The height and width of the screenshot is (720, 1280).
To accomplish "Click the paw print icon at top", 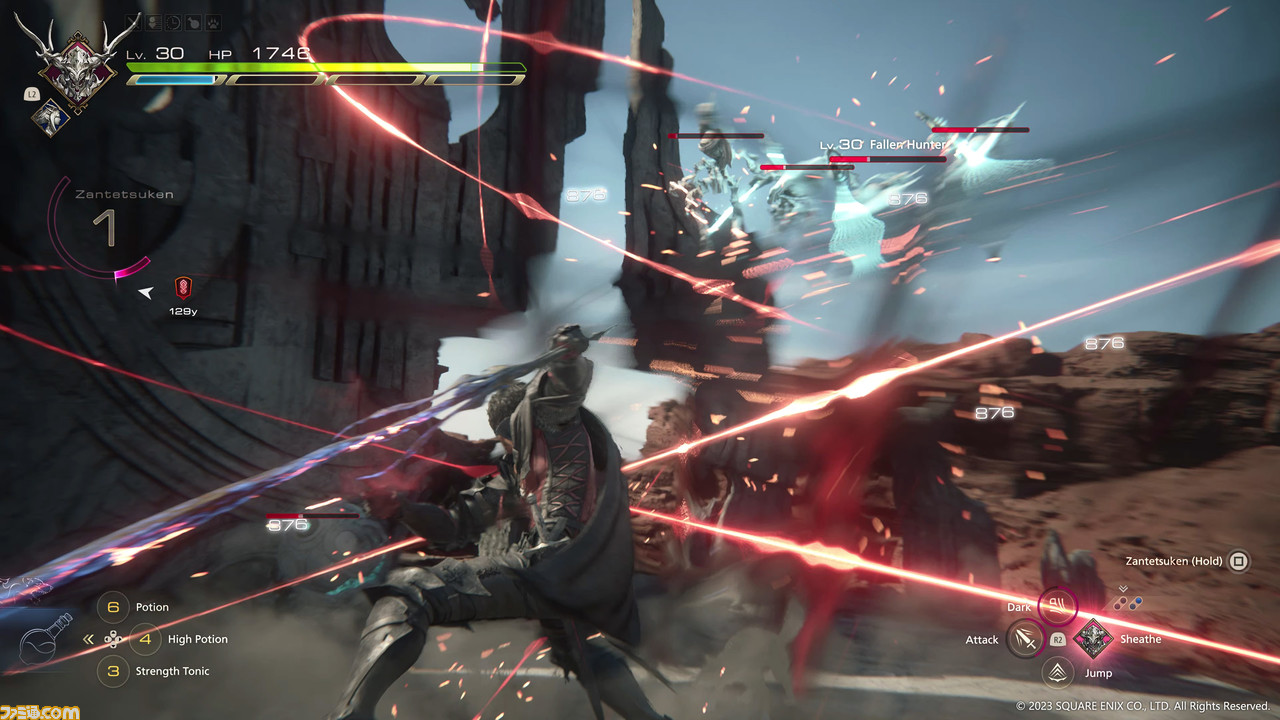I will [211, 22].
